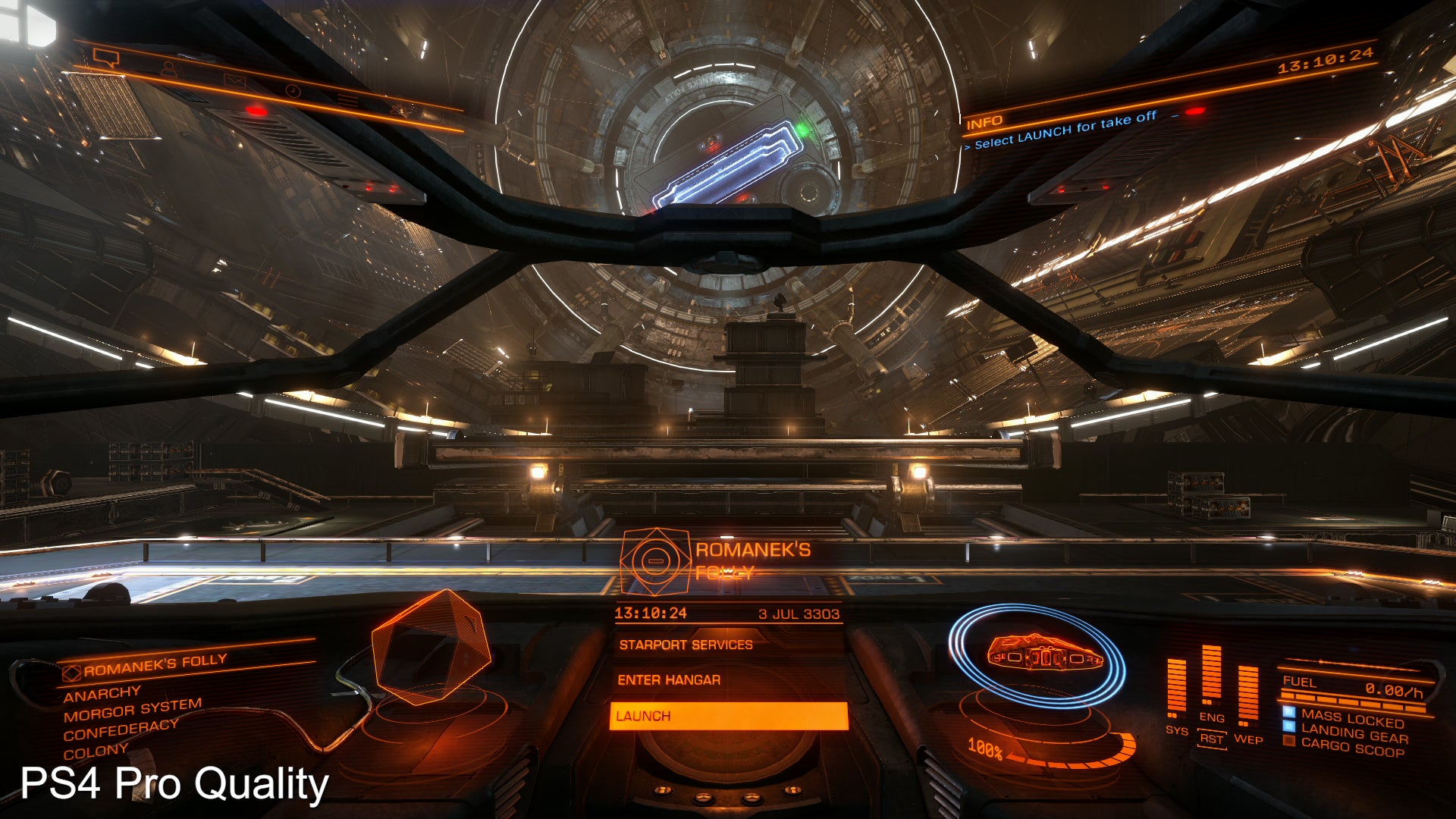This screenshot has height=819, width=1456.
Task: Open the chat speech-bubble tab
Action: pyautogui.click(x=106, y=57)
